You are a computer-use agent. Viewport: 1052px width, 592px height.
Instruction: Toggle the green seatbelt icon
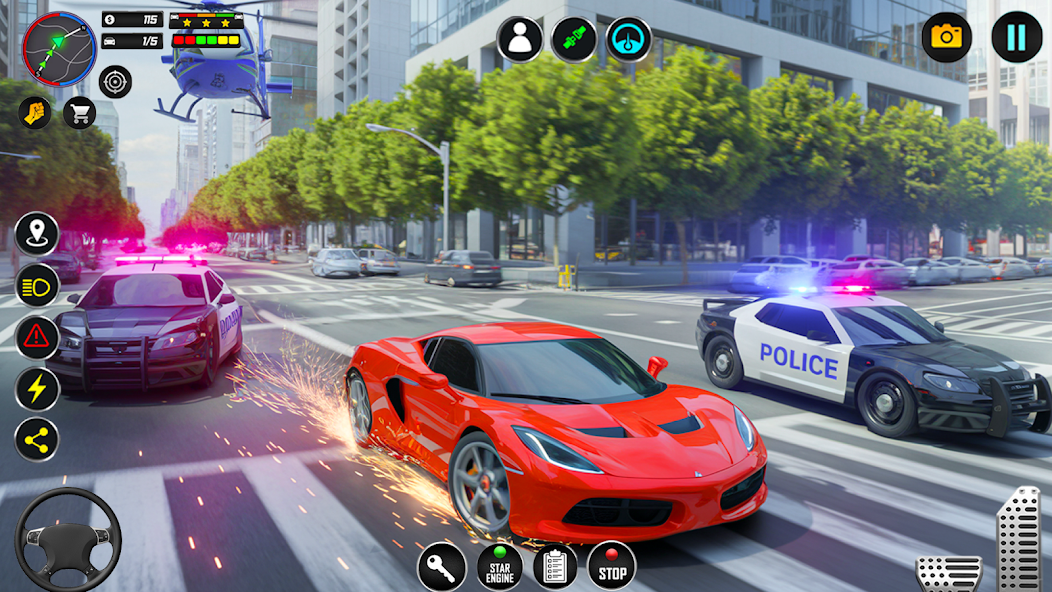(574, 39)
